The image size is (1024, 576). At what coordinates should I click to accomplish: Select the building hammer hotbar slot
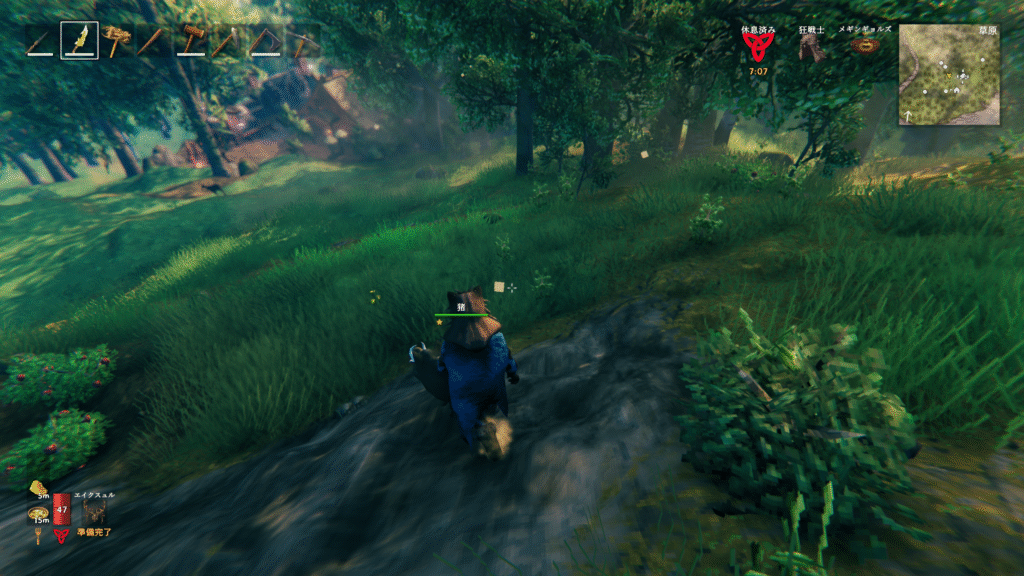coord(190,40)
